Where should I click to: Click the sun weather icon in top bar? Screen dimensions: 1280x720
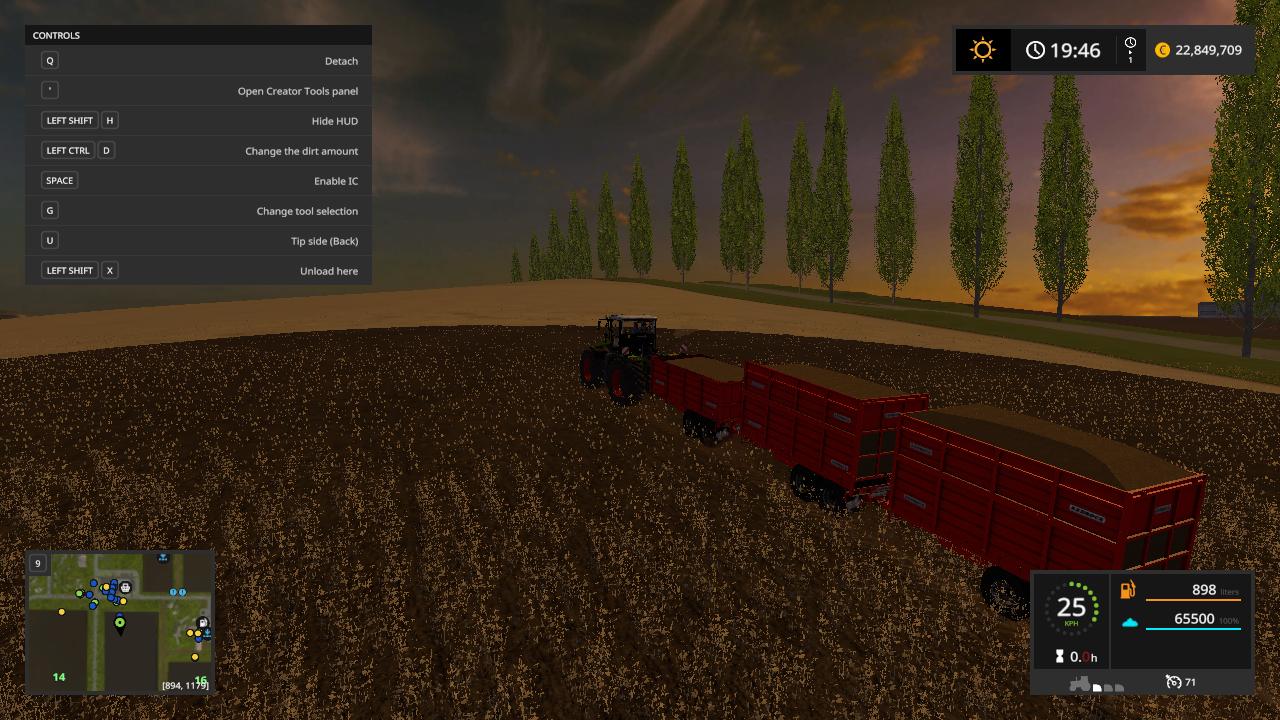click(981, 49)
